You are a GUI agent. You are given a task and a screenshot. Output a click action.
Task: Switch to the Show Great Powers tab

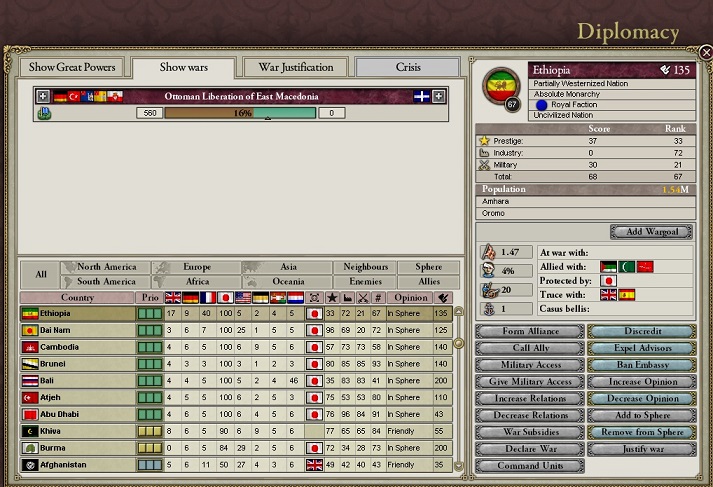pos(72,68)
